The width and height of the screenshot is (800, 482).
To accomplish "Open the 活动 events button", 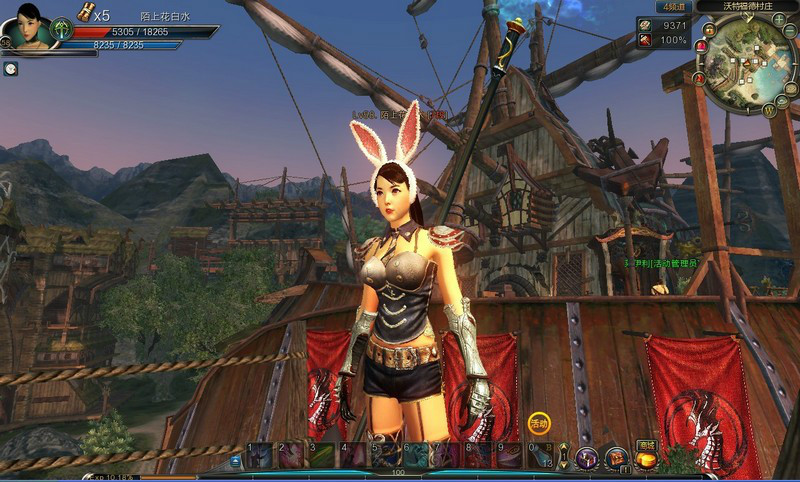I will click(x=539, y=423).
